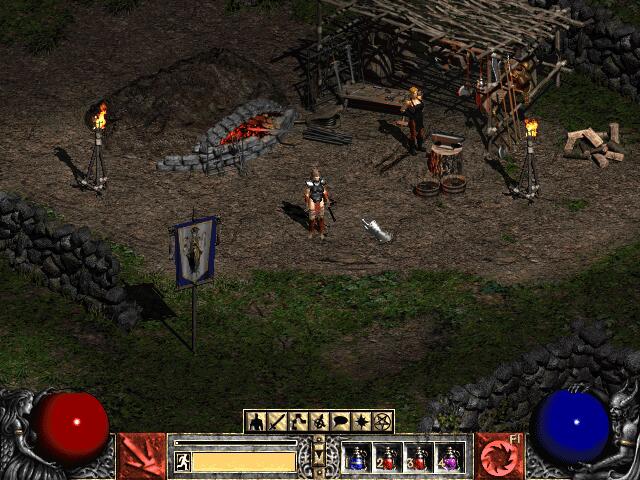Open the pentagram menu icon
This screenshot has width=640, height=480.
tap(383, 422)
